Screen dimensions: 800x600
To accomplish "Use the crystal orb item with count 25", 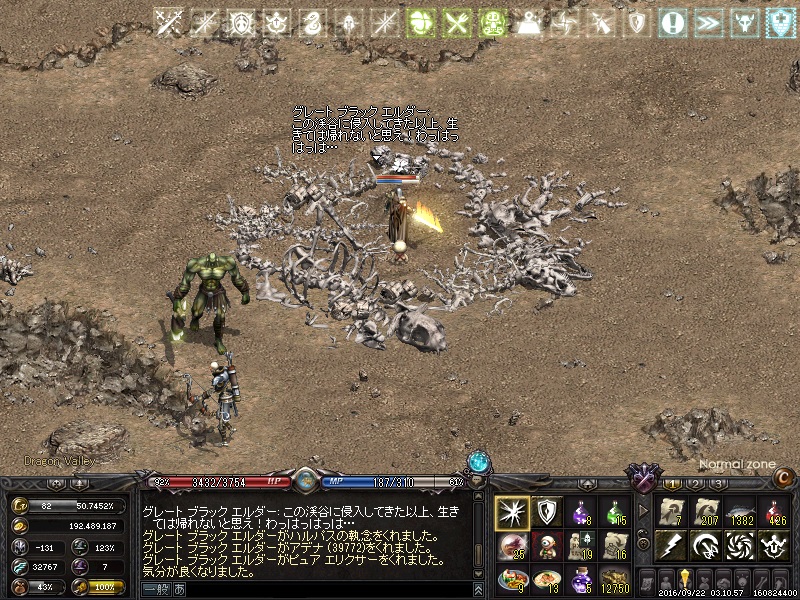I will pos(512,546).
